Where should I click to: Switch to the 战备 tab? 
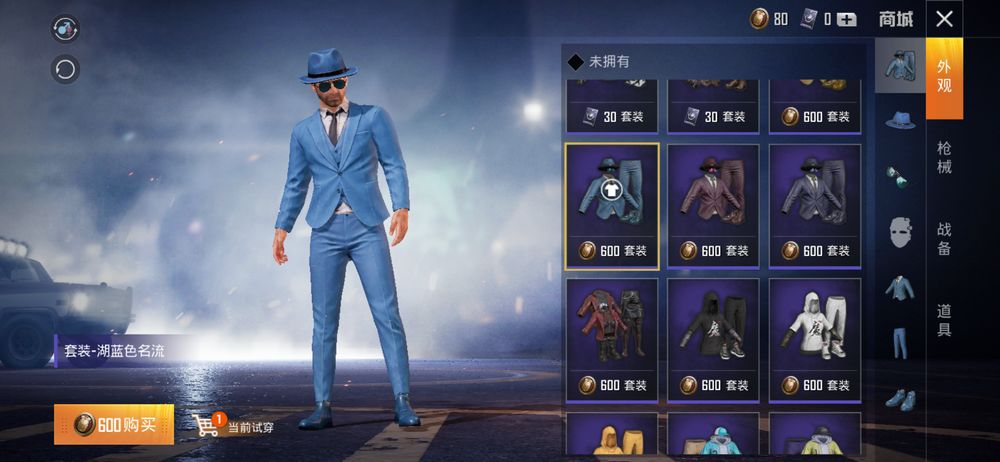944,238
